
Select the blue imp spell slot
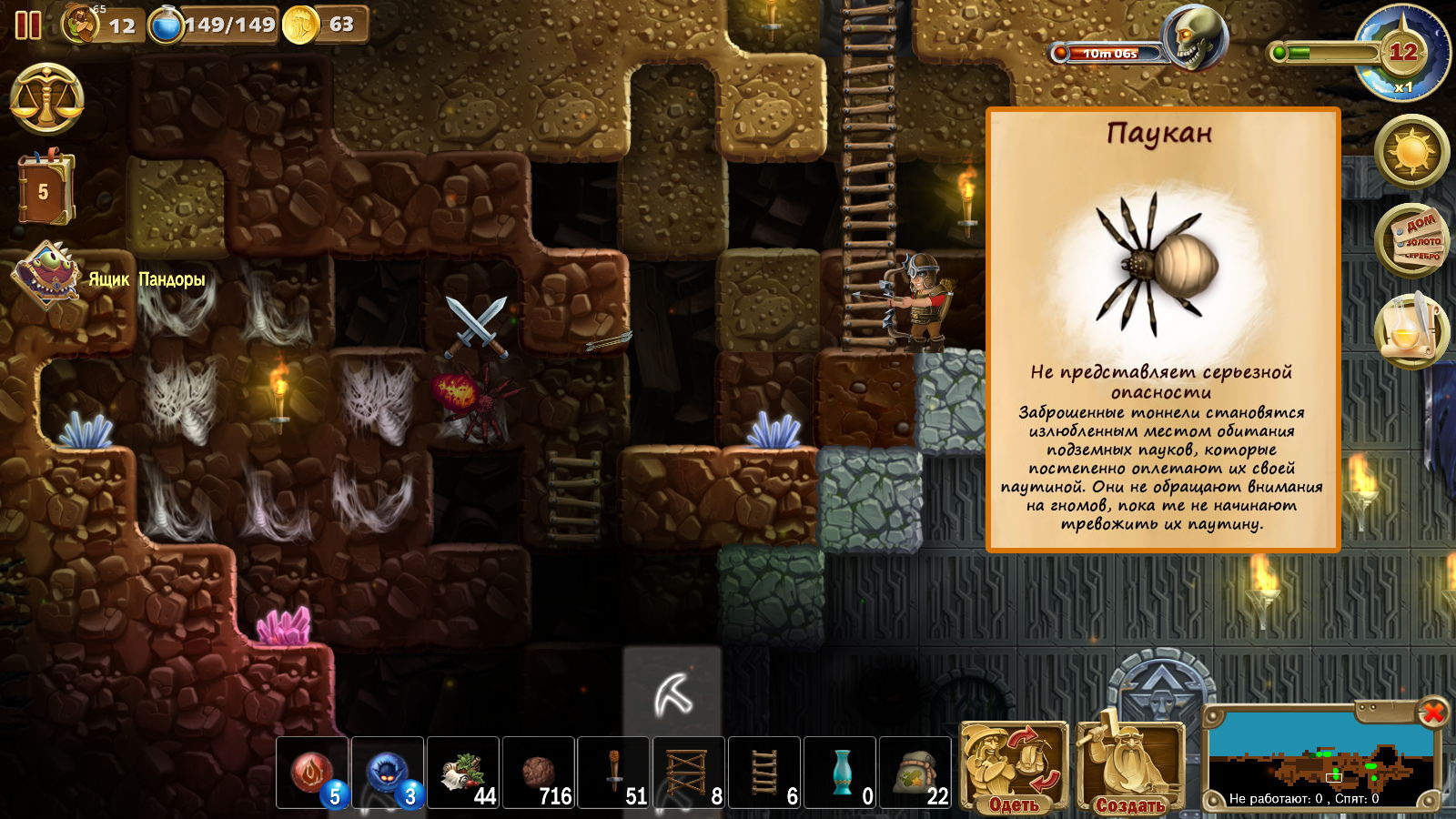[x=389, y=773]
